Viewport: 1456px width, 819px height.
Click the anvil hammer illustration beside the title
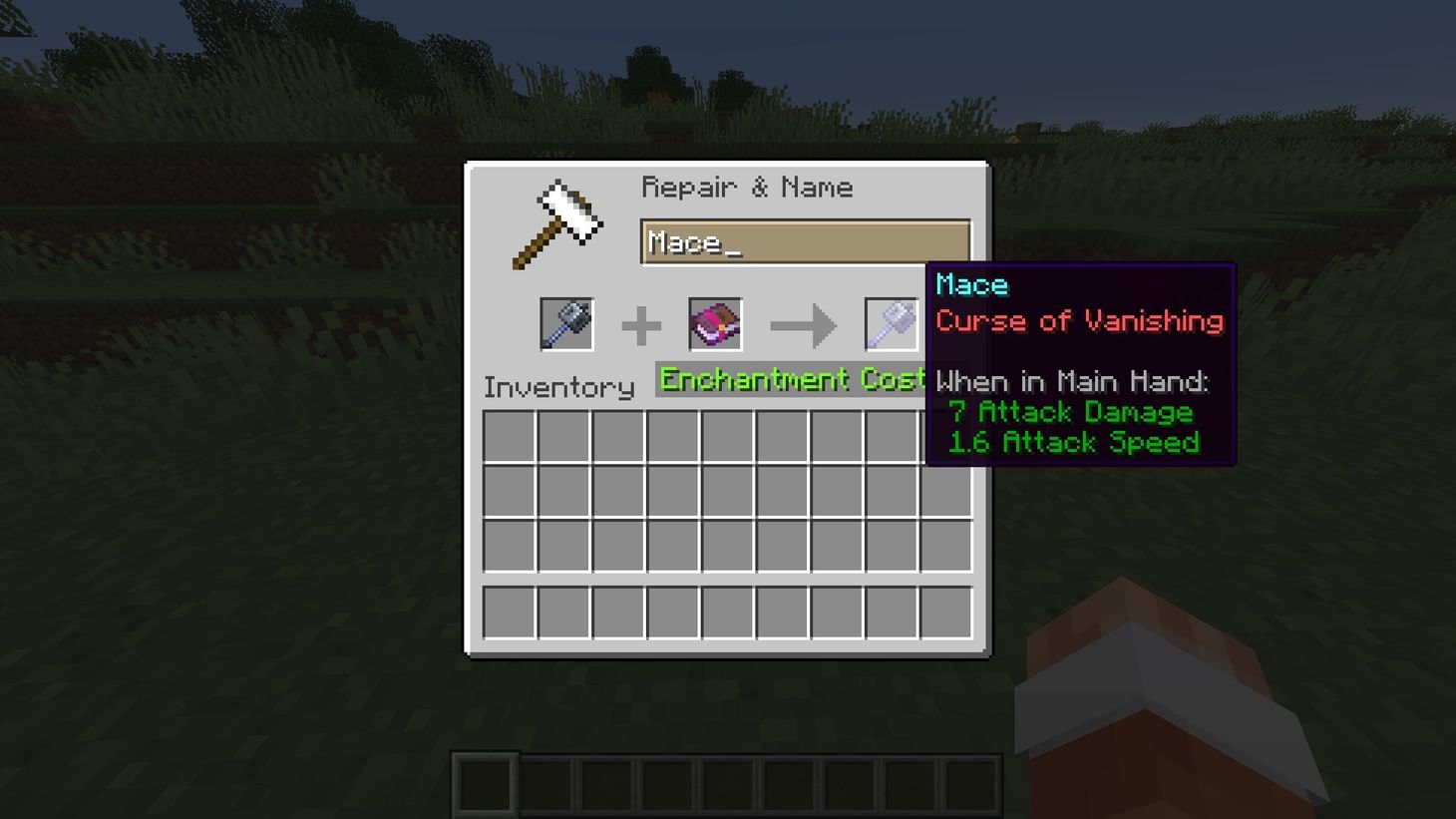pos(558,221)
